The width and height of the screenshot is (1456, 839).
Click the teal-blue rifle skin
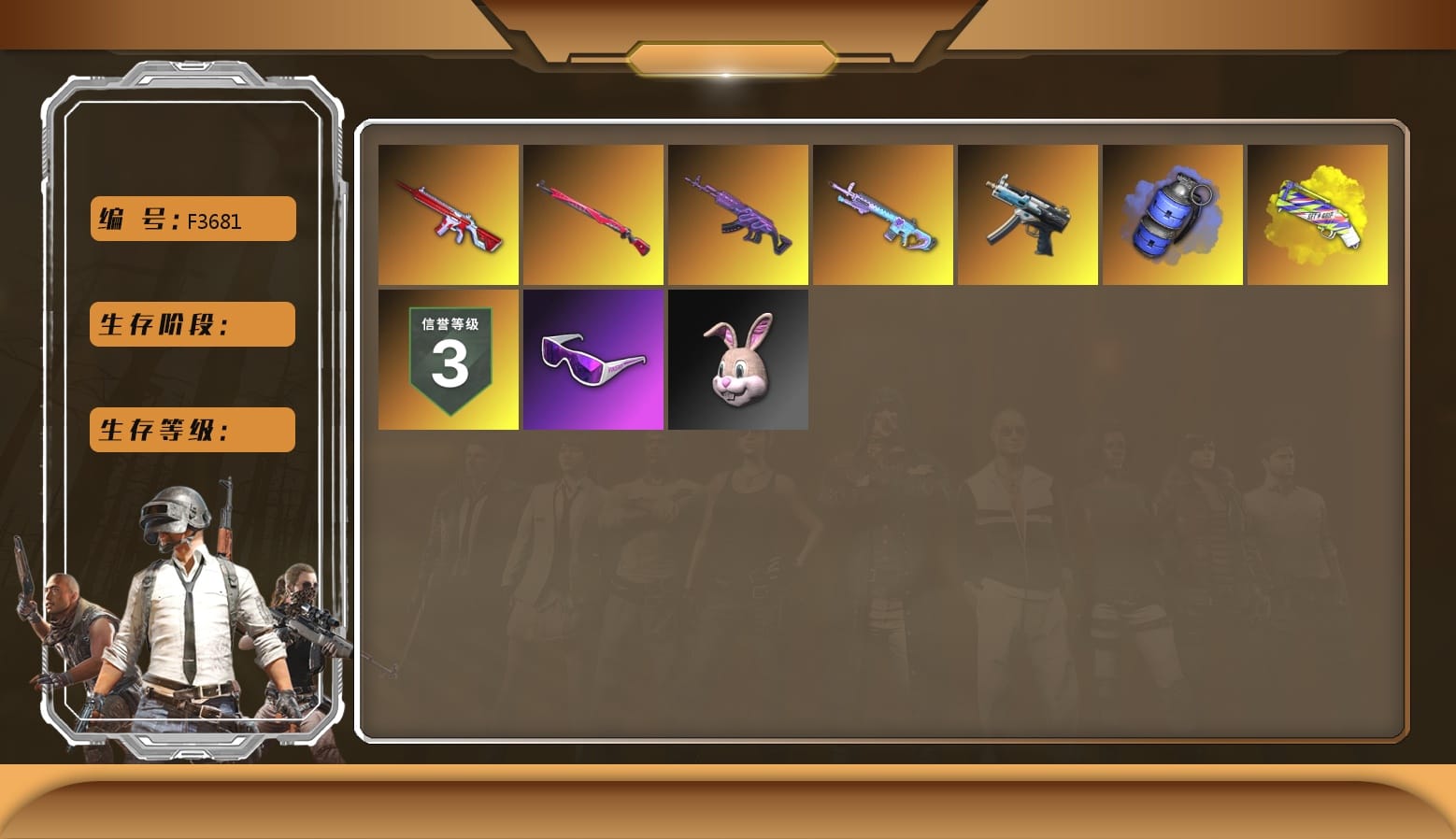coord(882,215)
